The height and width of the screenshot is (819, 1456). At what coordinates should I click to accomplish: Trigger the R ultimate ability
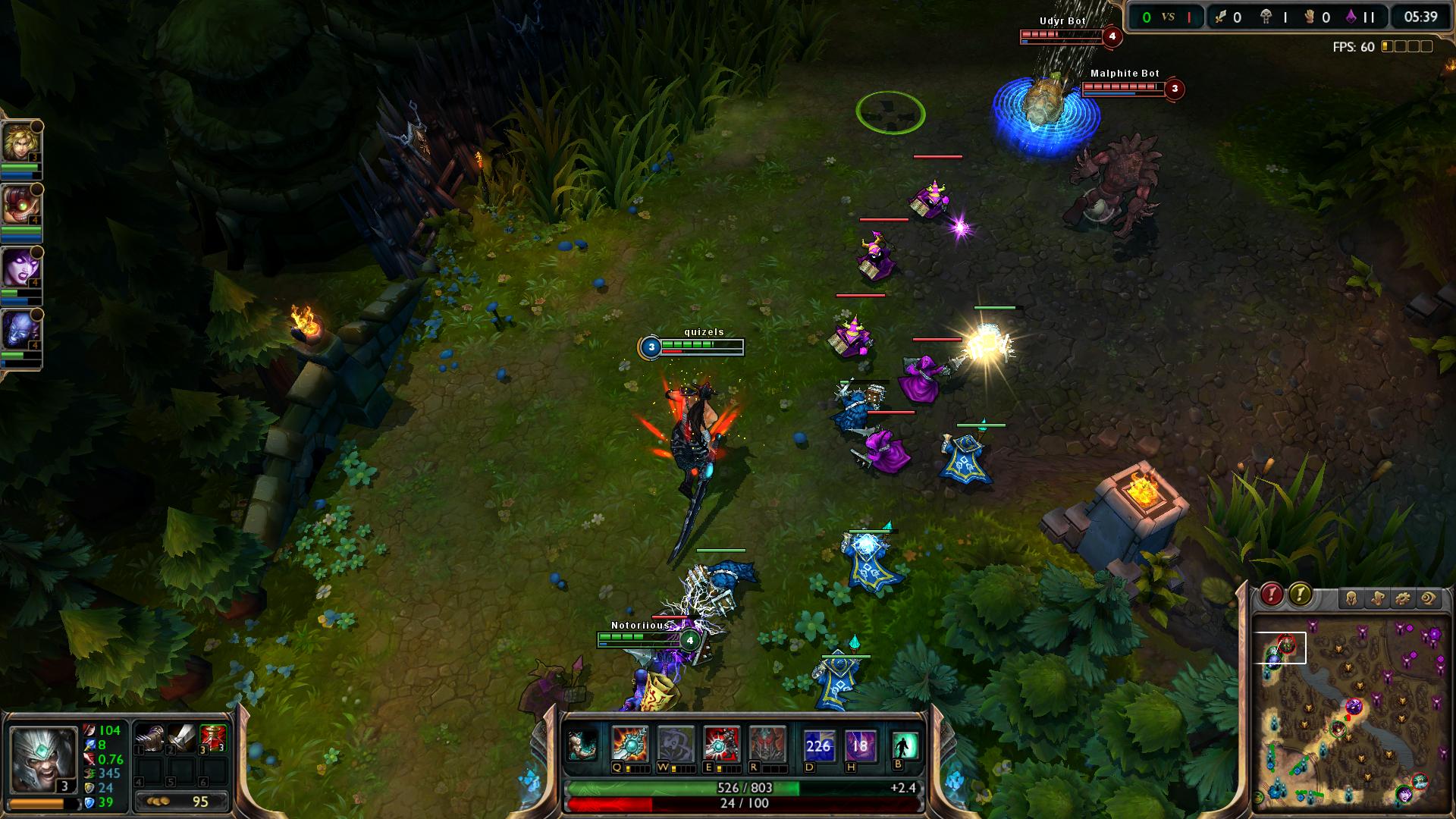pos(766,744)
